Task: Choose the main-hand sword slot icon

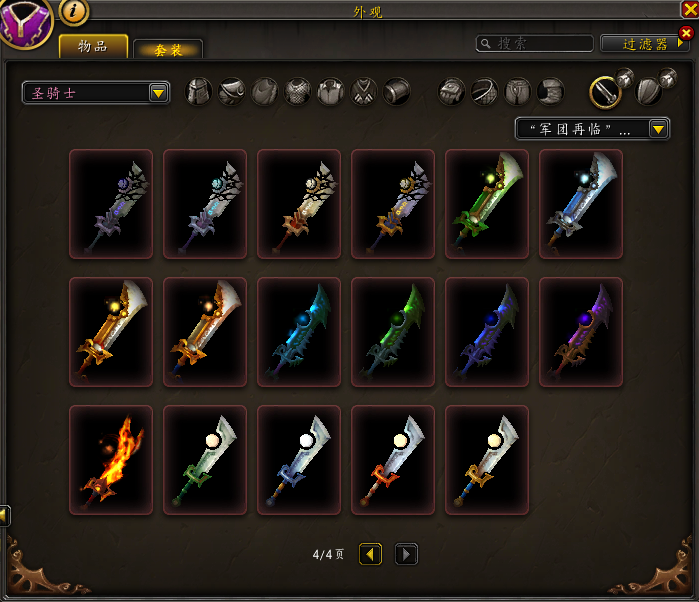Action: [x=604, y=91]
